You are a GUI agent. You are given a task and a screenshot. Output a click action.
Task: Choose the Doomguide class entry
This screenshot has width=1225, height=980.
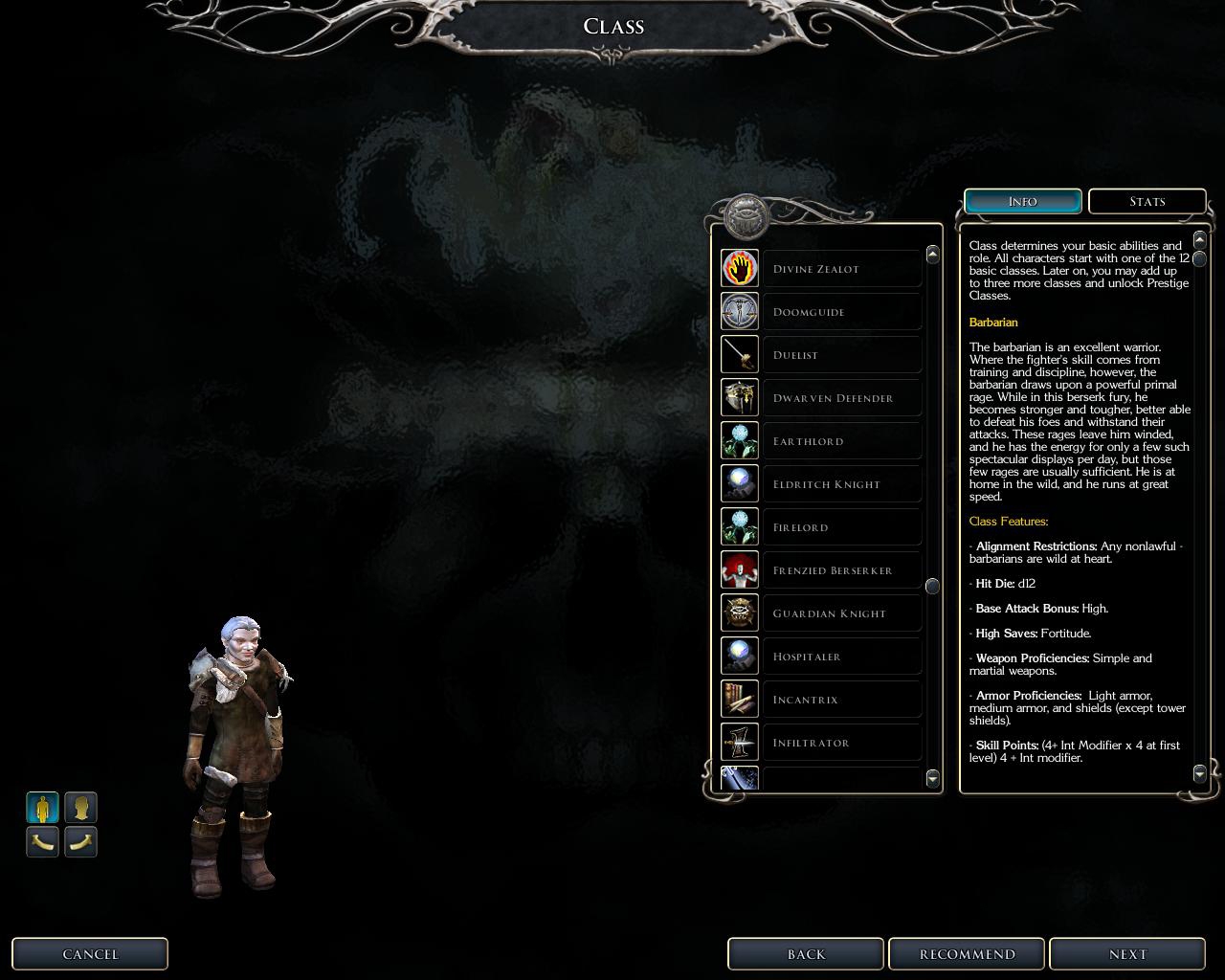click(x=841, y=312)
